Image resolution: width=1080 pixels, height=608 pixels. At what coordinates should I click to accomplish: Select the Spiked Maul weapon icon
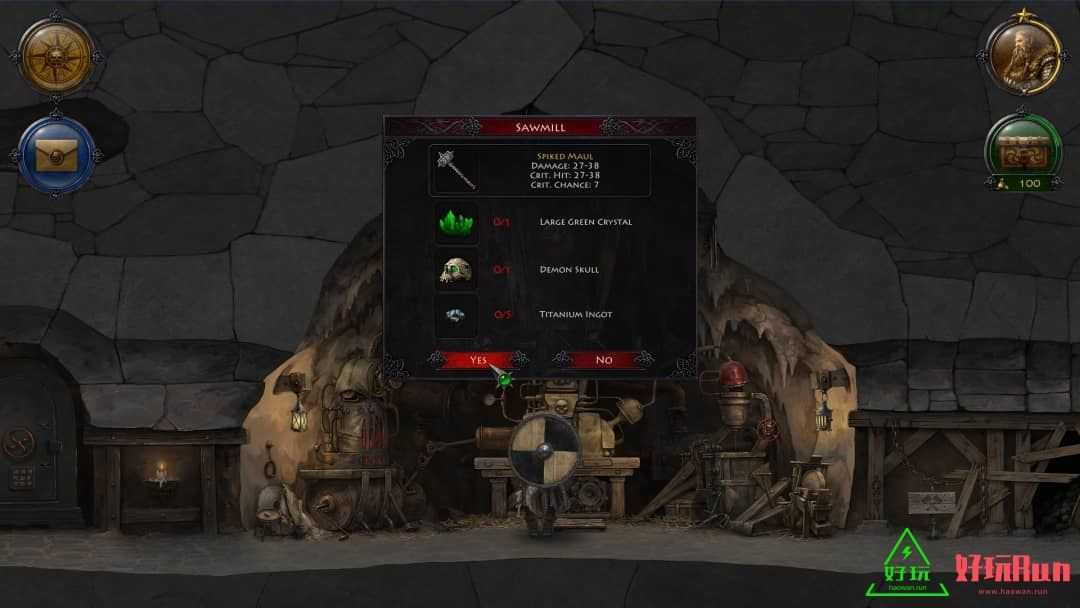(456, 170)
